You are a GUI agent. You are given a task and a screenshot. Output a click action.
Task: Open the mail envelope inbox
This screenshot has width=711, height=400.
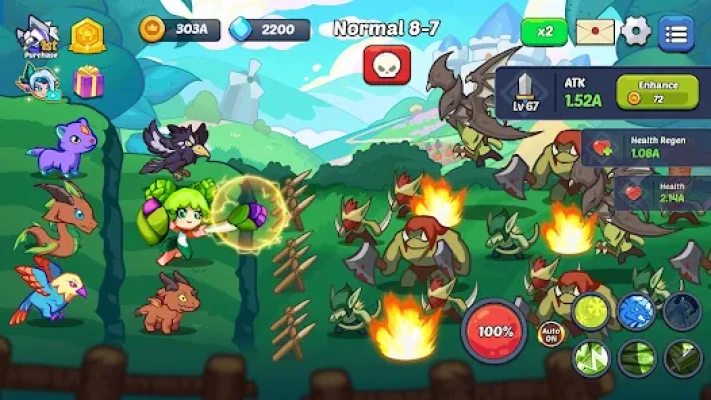coord(594,31)
